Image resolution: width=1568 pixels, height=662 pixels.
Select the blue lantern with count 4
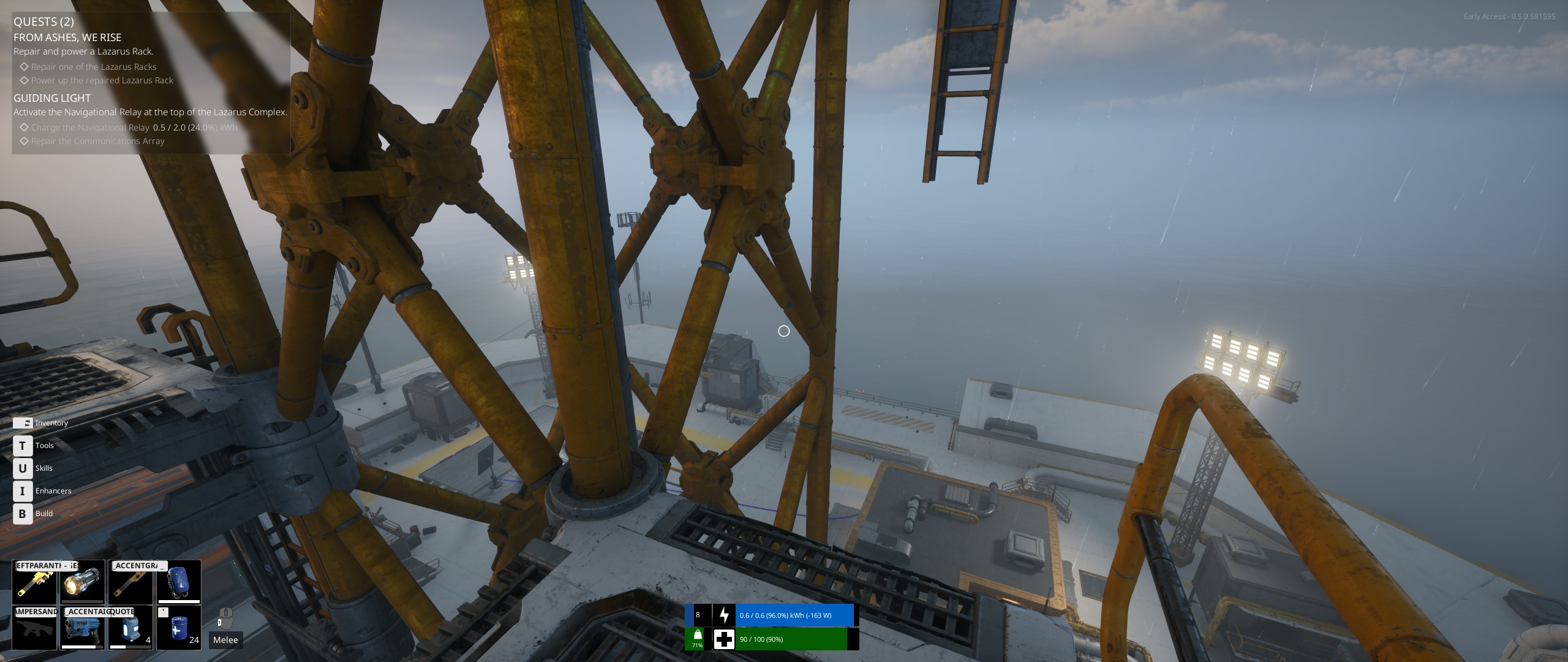(130, 628)
